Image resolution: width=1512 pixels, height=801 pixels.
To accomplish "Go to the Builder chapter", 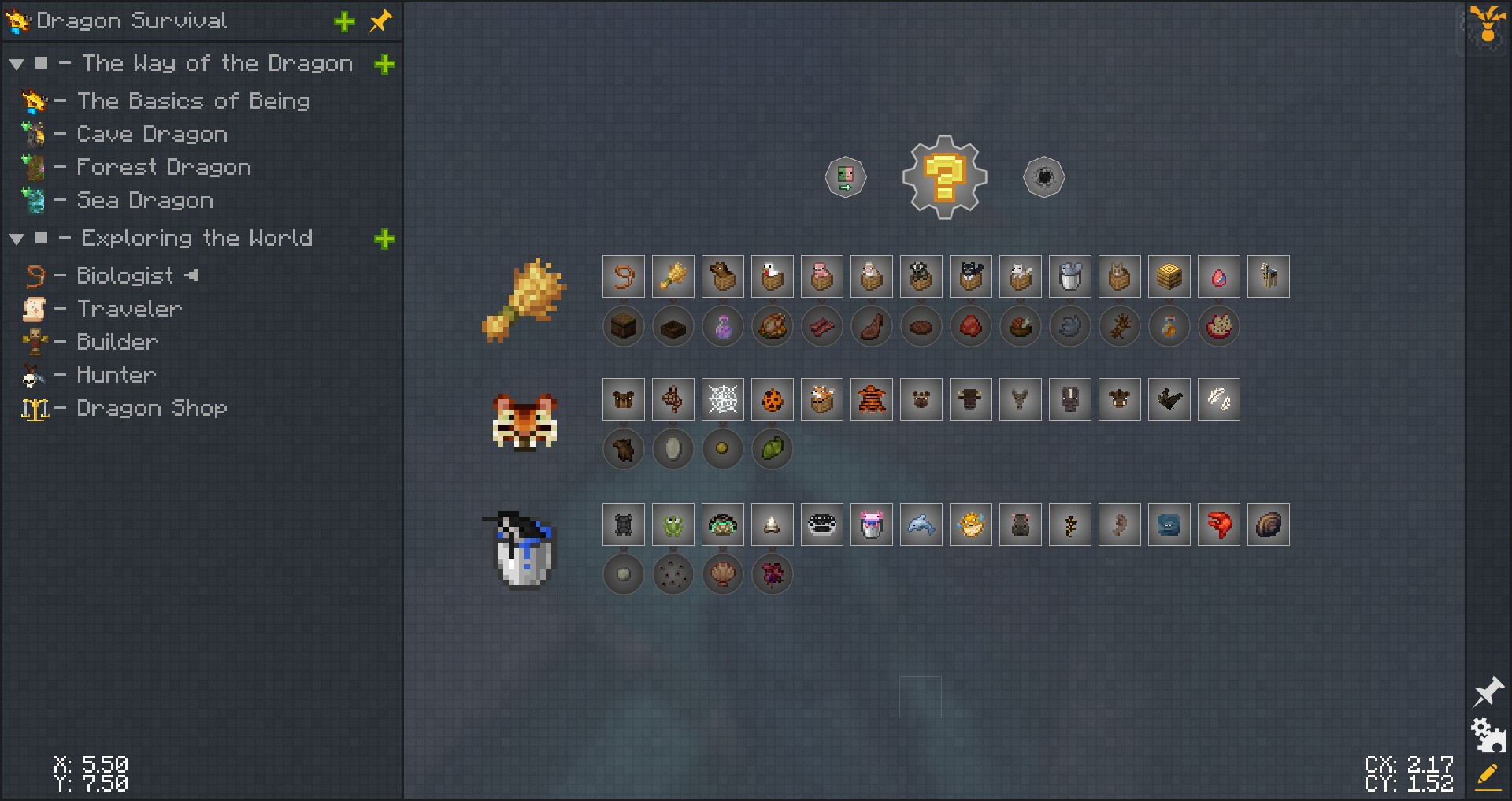I will pos(117,343).
